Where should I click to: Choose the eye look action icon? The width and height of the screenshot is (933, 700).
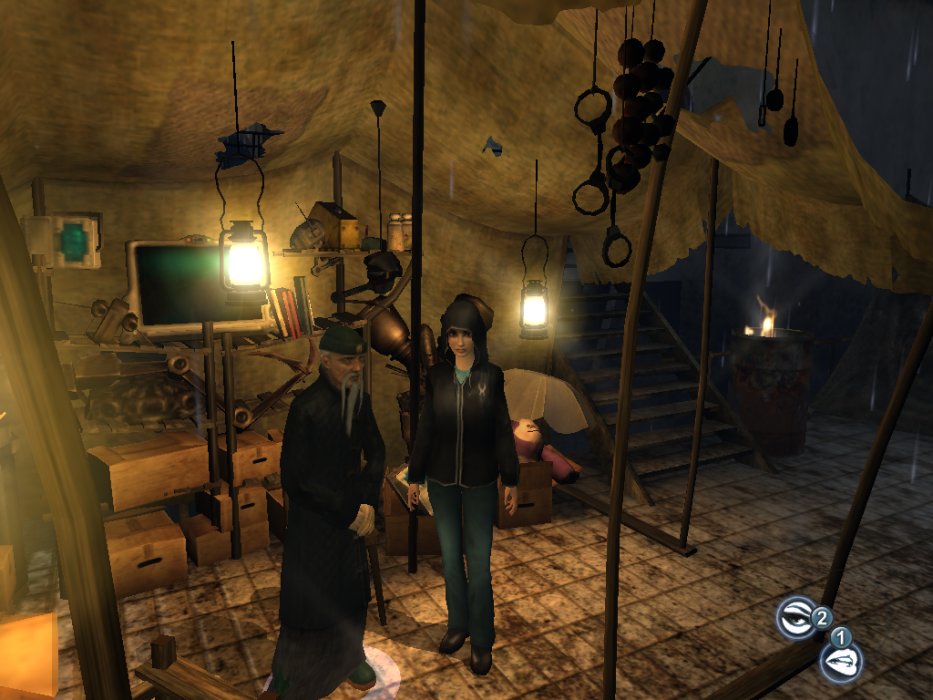pyautogui.click(x=797, y=615)
